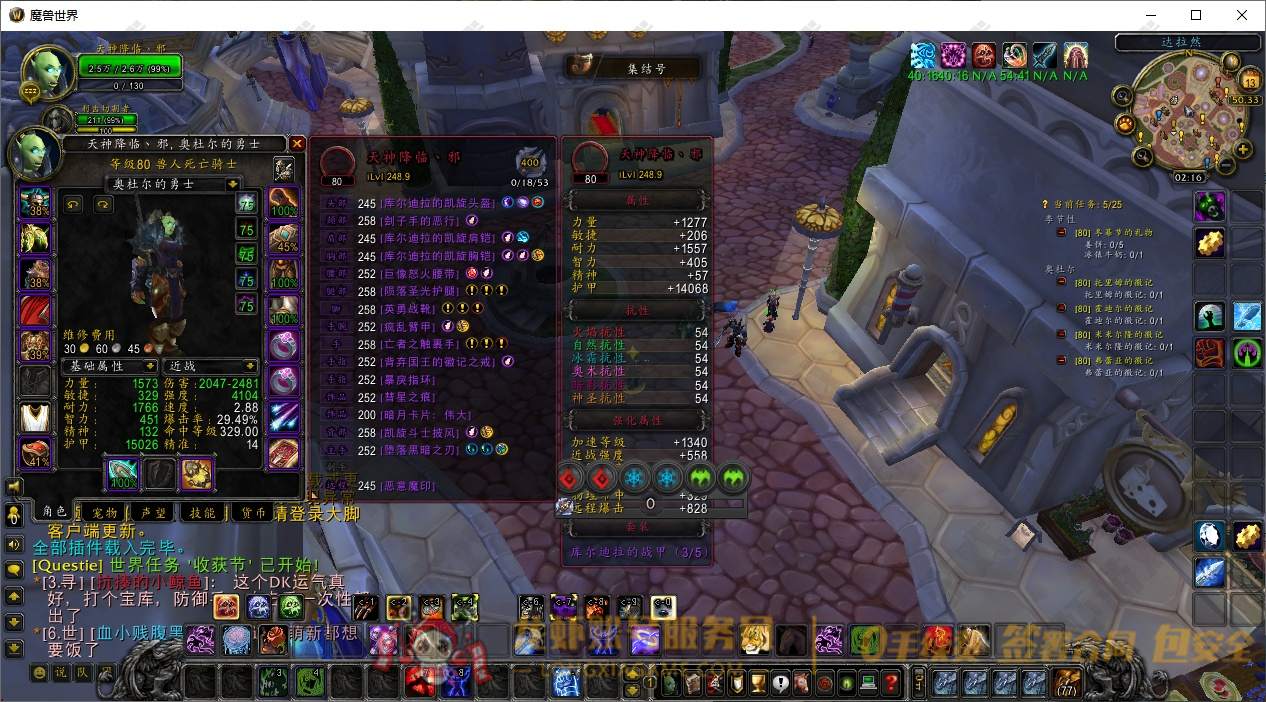1266x702 pixels.
Task: Switch to the 技能 (Skills) tab
Action: point(203,512)
